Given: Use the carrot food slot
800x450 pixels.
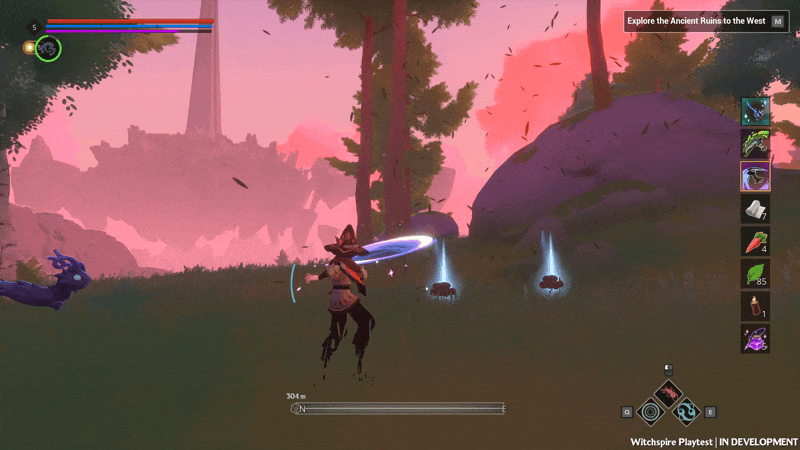Looking at the screenshot, I should 754,241.
